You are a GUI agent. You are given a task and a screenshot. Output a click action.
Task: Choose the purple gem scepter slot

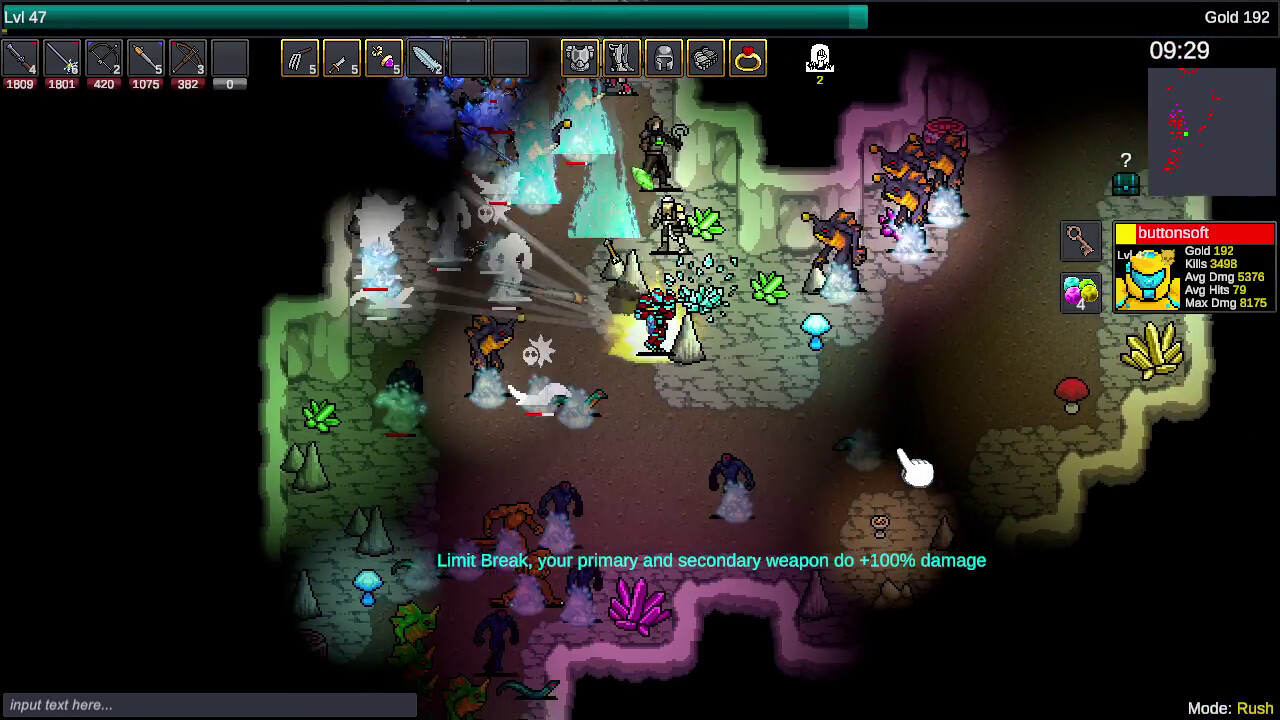[384, 59]
